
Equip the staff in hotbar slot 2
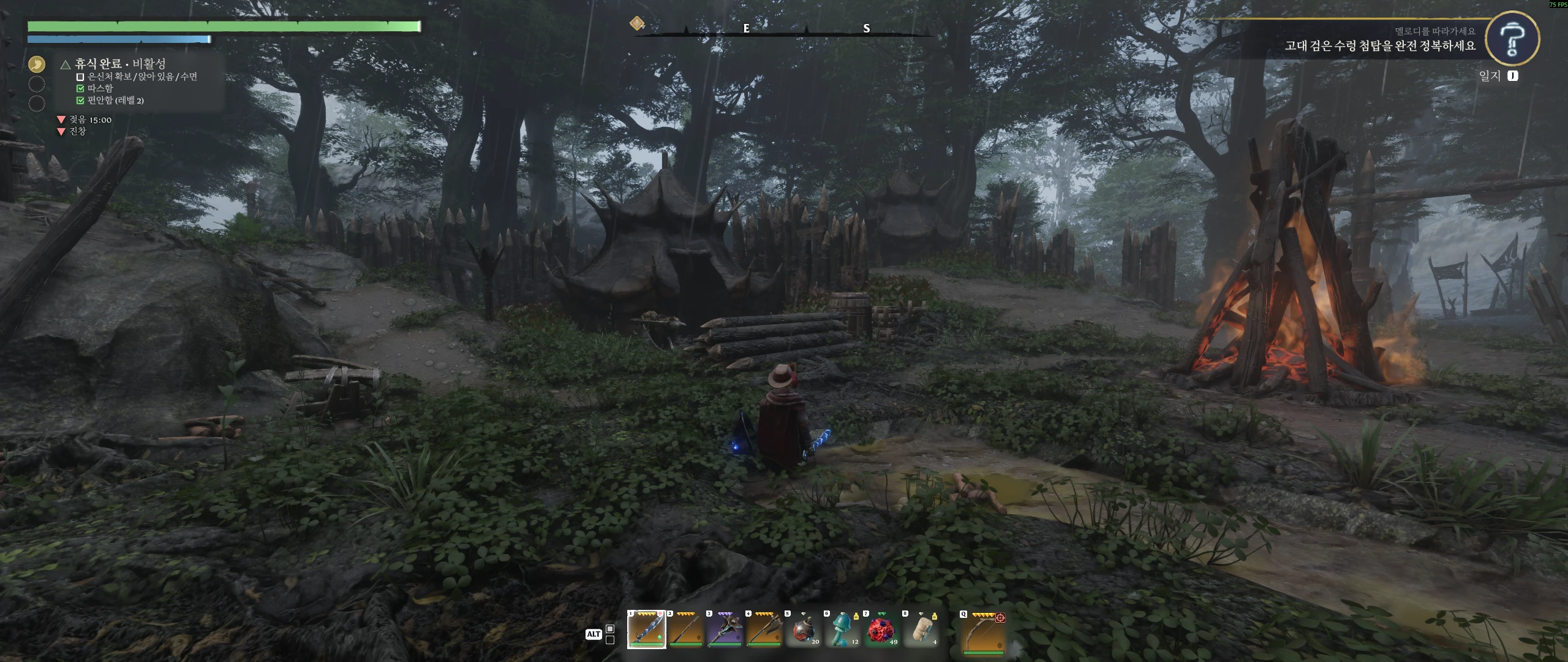685,630
